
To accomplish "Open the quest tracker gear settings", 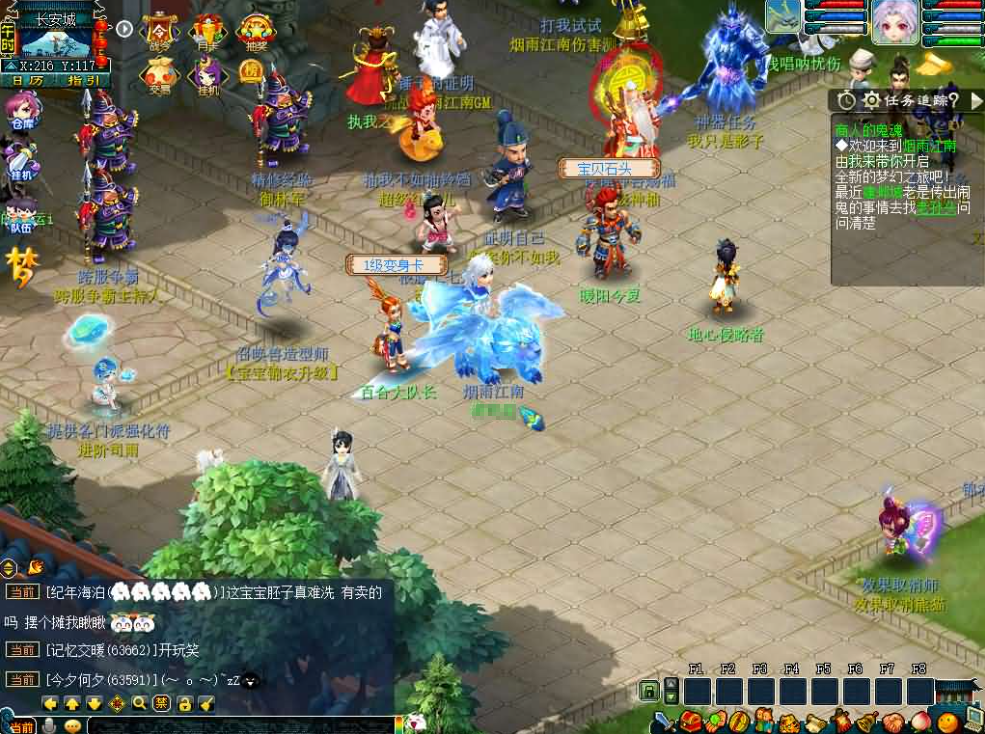I will [x=871, y=100].
